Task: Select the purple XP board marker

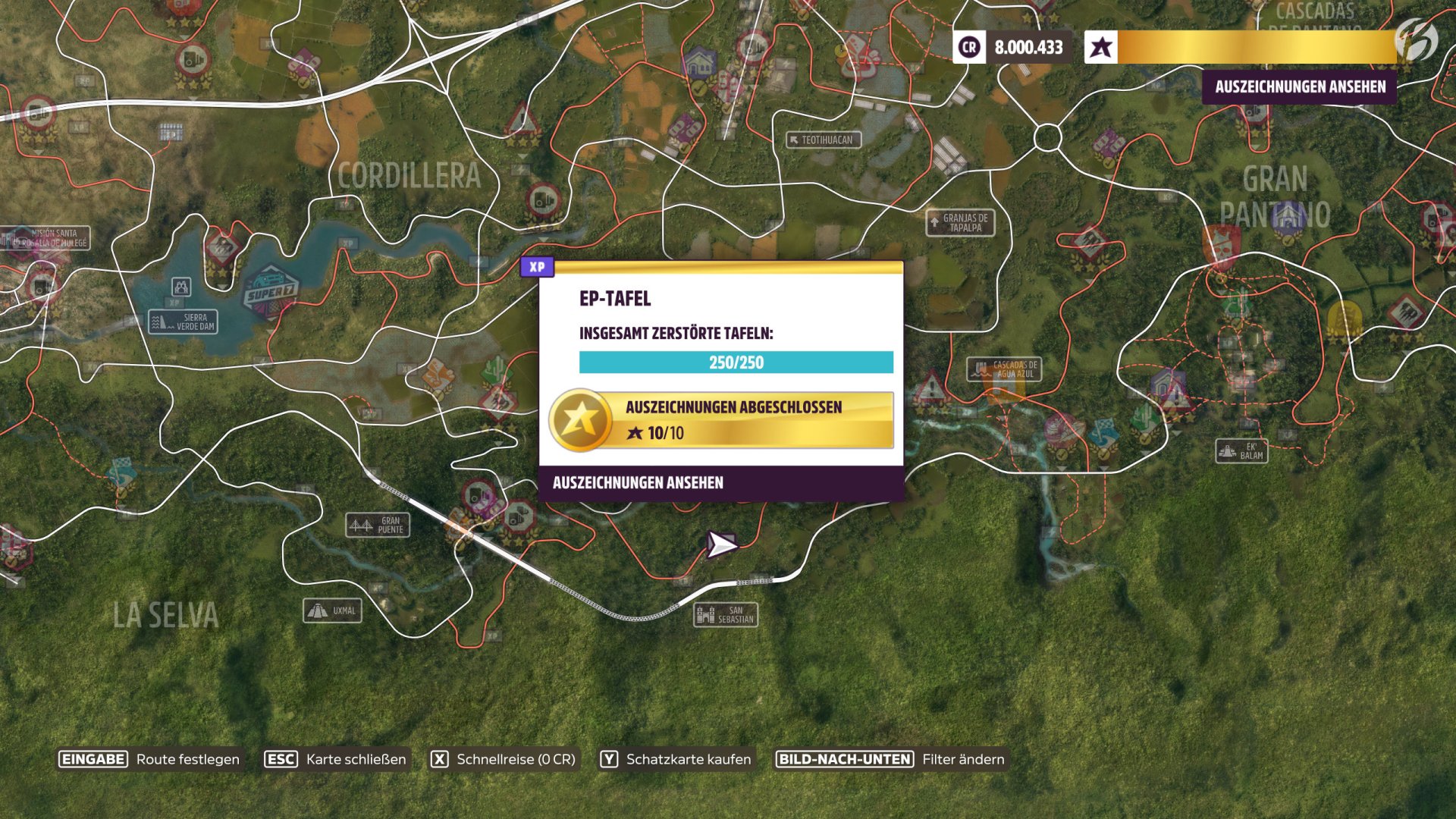Action: [537, 267]
